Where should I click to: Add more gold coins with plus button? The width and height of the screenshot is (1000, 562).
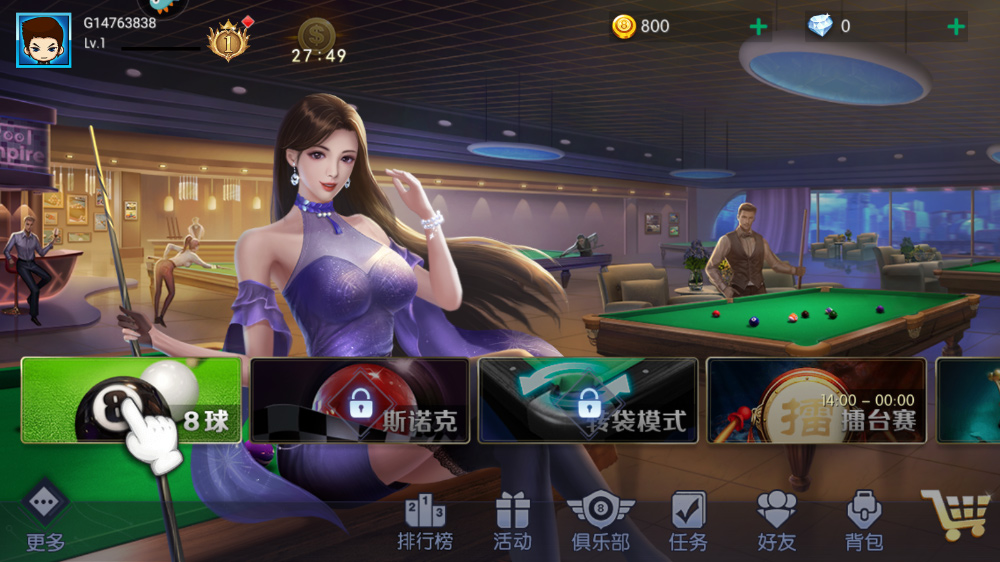tap(759, 27)
